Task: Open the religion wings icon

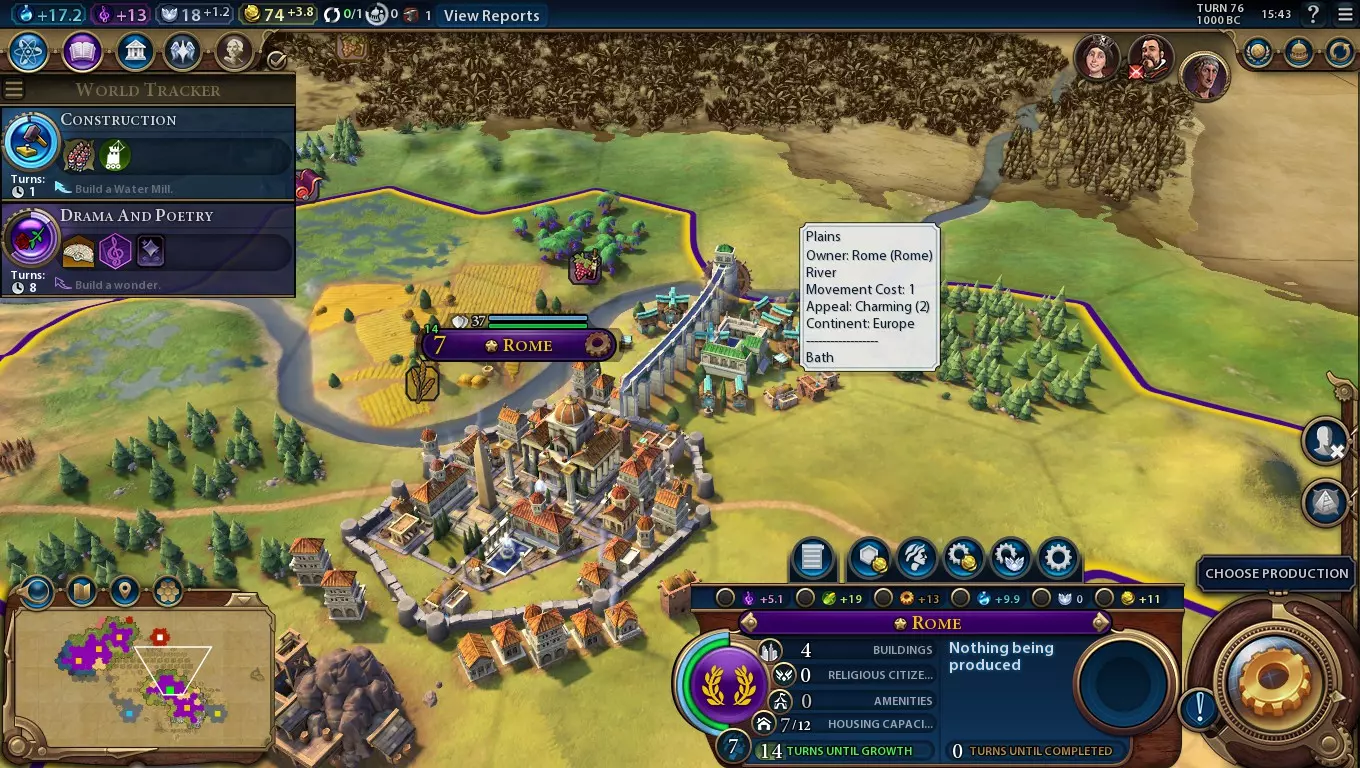Action: coord(183,51)
